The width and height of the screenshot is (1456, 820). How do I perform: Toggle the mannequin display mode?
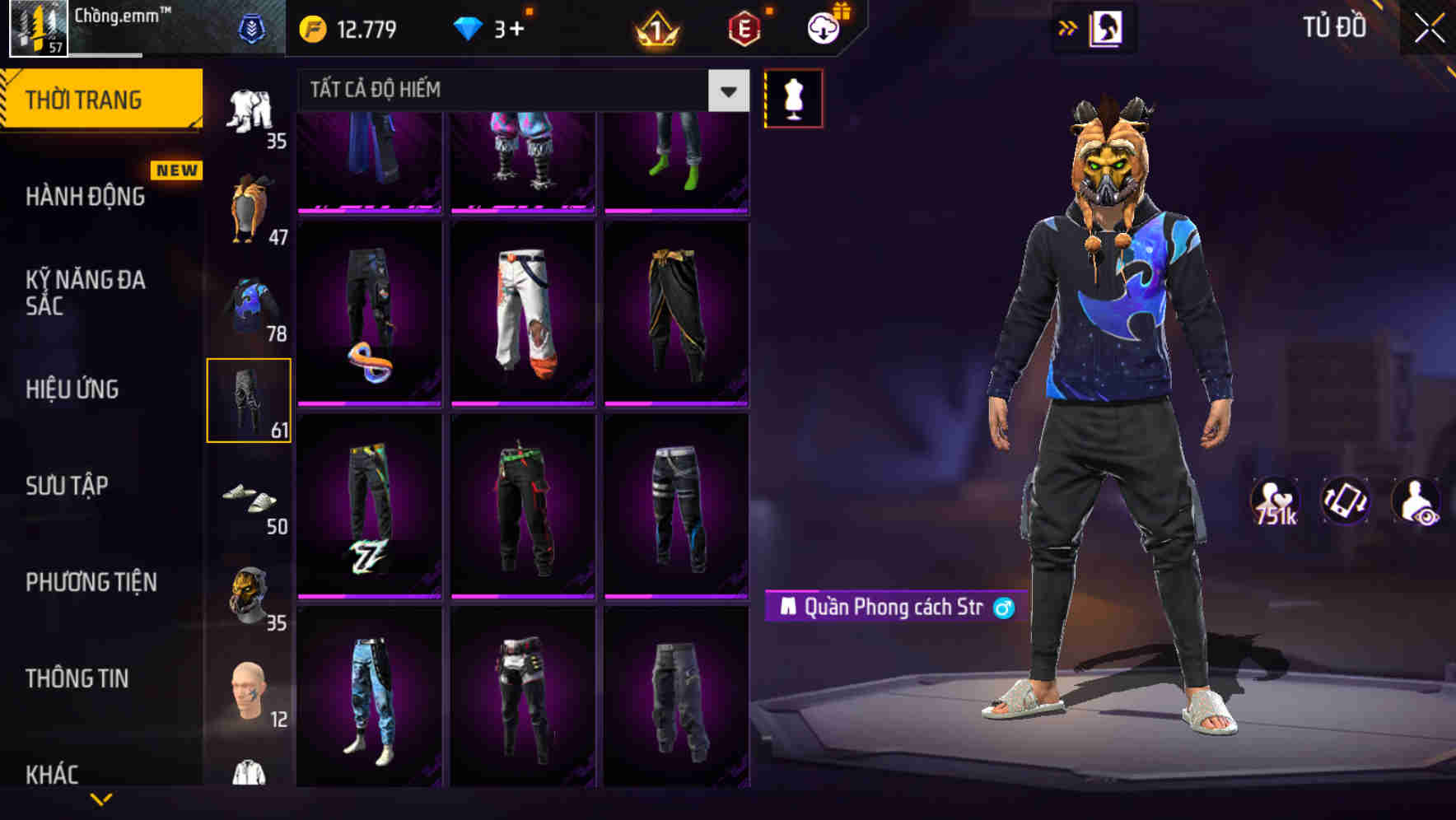795,97
